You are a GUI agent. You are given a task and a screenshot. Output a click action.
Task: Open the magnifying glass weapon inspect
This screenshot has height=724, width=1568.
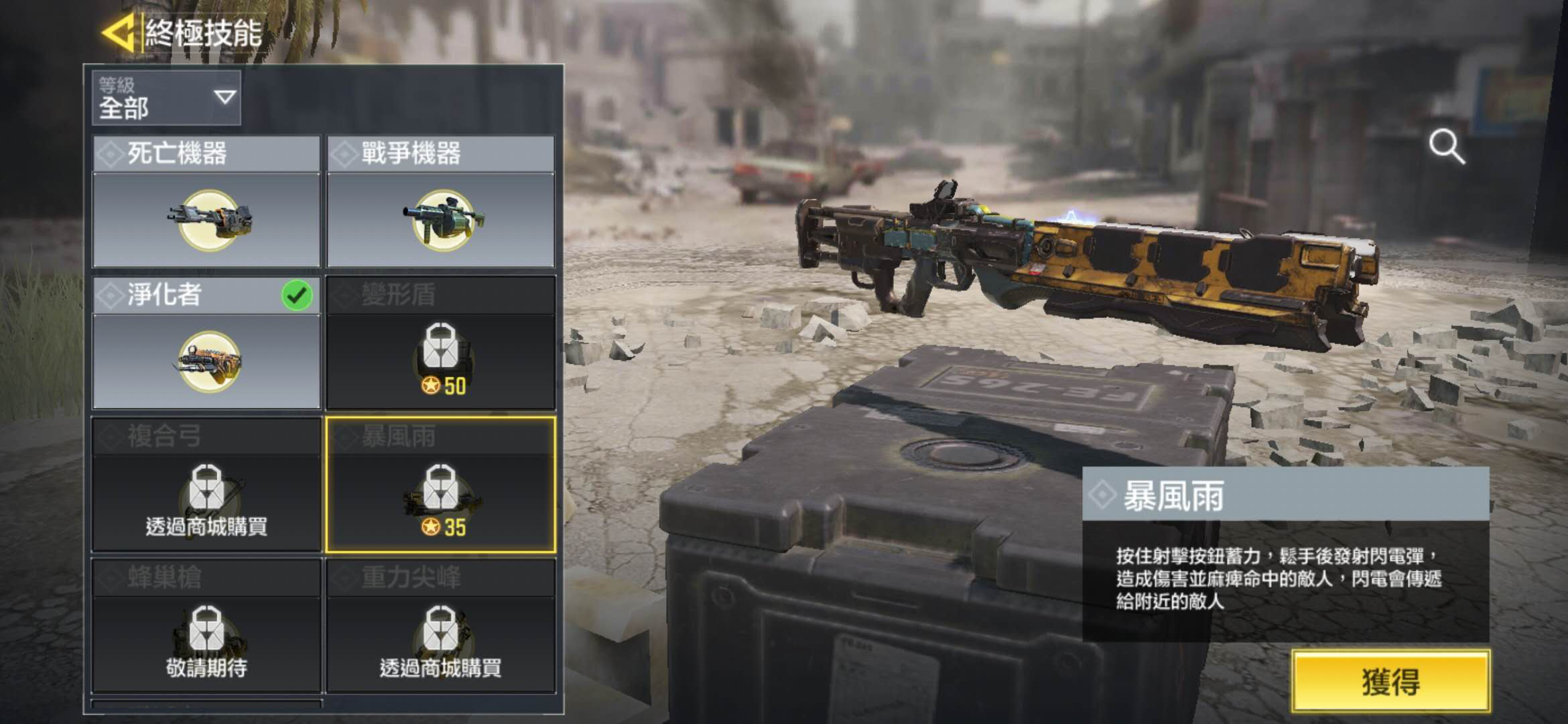(x=1447, y=147)
